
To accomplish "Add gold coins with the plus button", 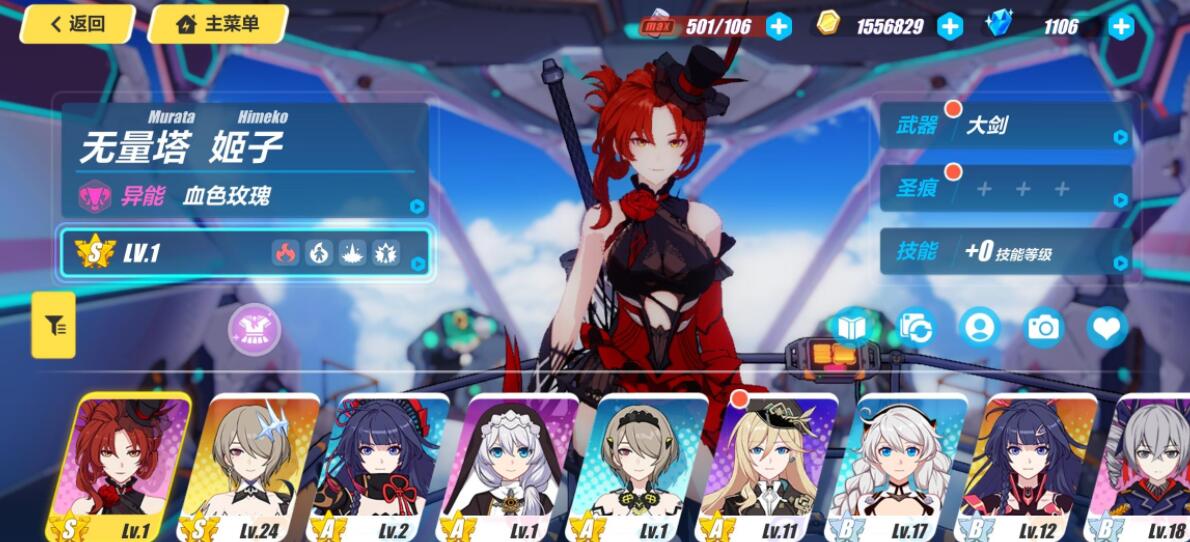I will [950, 27].
